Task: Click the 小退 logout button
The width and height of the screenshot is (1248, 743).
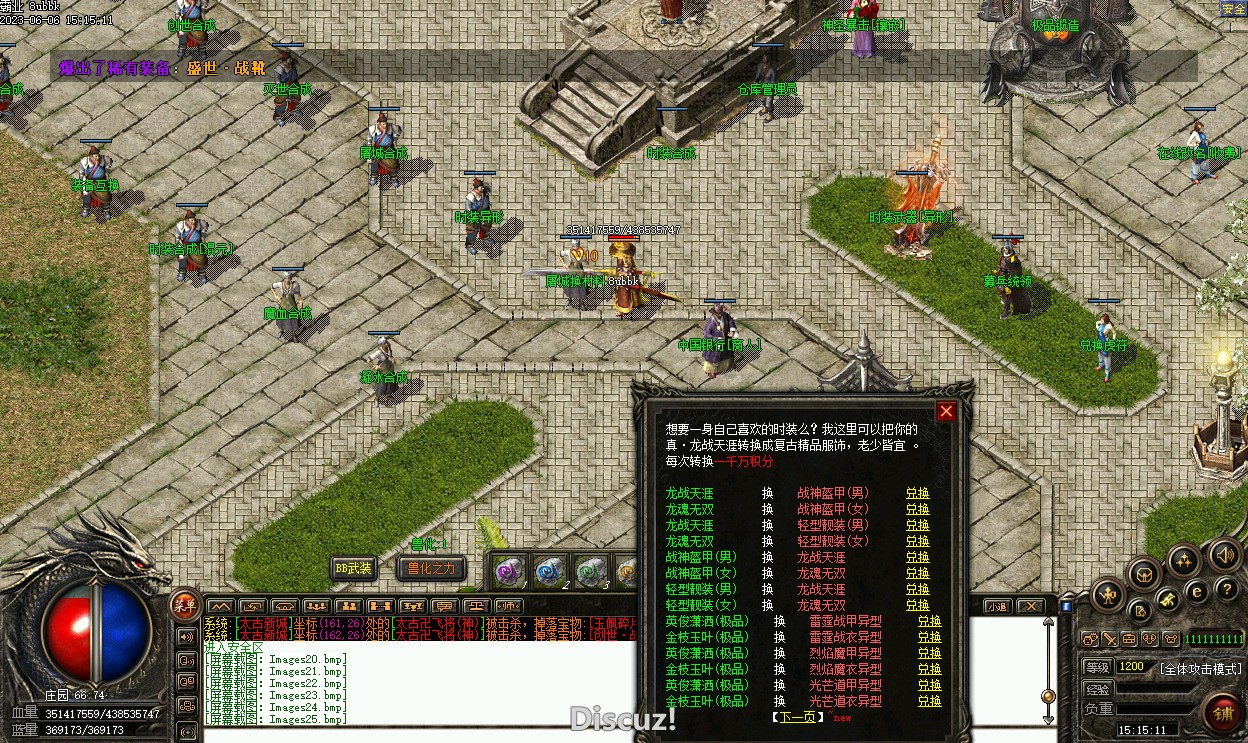Action: coord(997,606)
